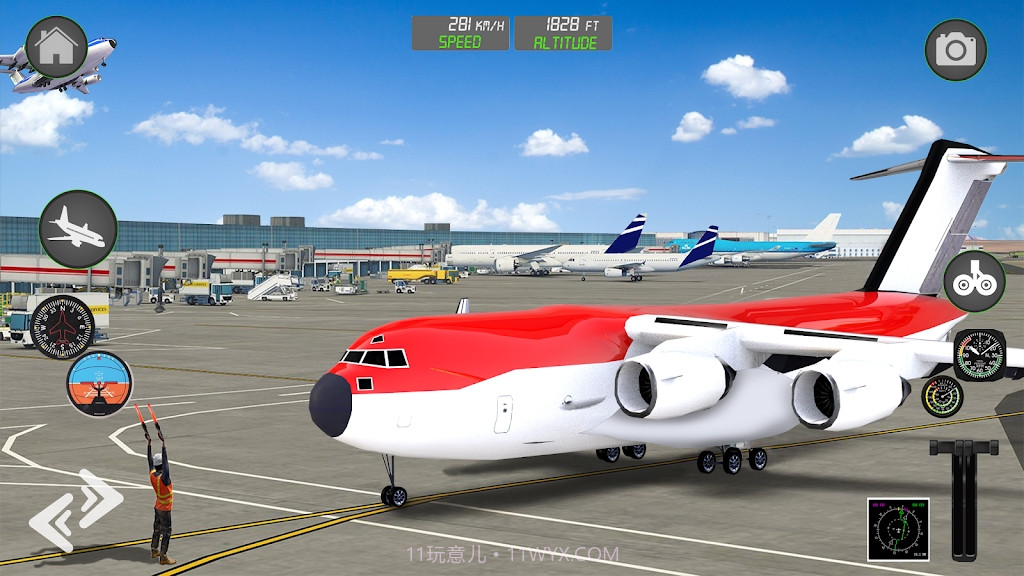This screenshot has width=1024, height=576.
Task: Select the airplane icon button
Action: pos(78,229)
